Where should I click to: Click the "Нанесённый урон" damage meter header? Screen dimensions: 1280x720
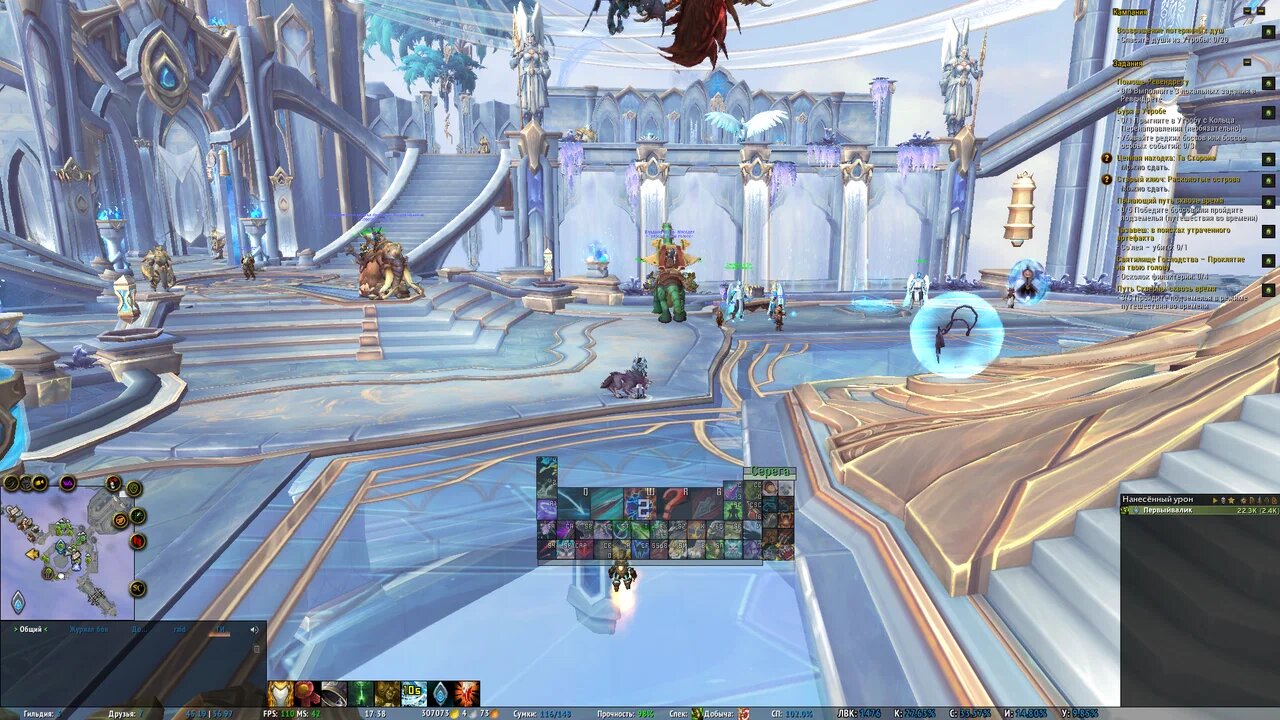pos(1158,499)
